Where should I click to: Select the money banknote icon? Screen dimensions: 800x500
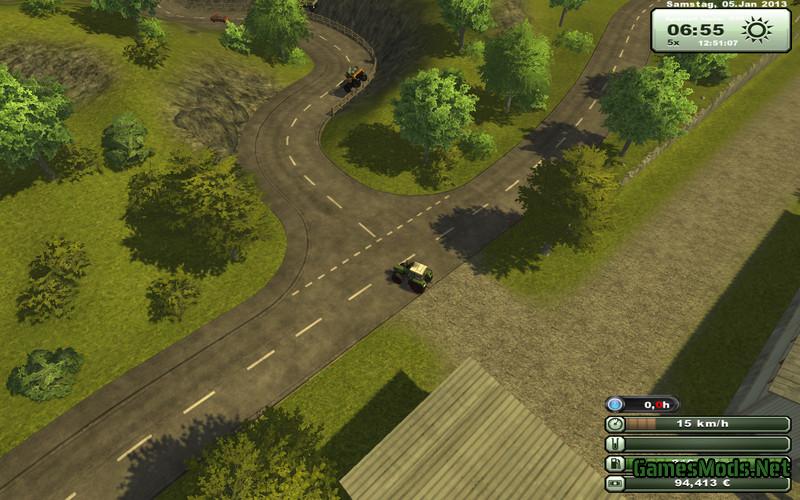[615, 484]
